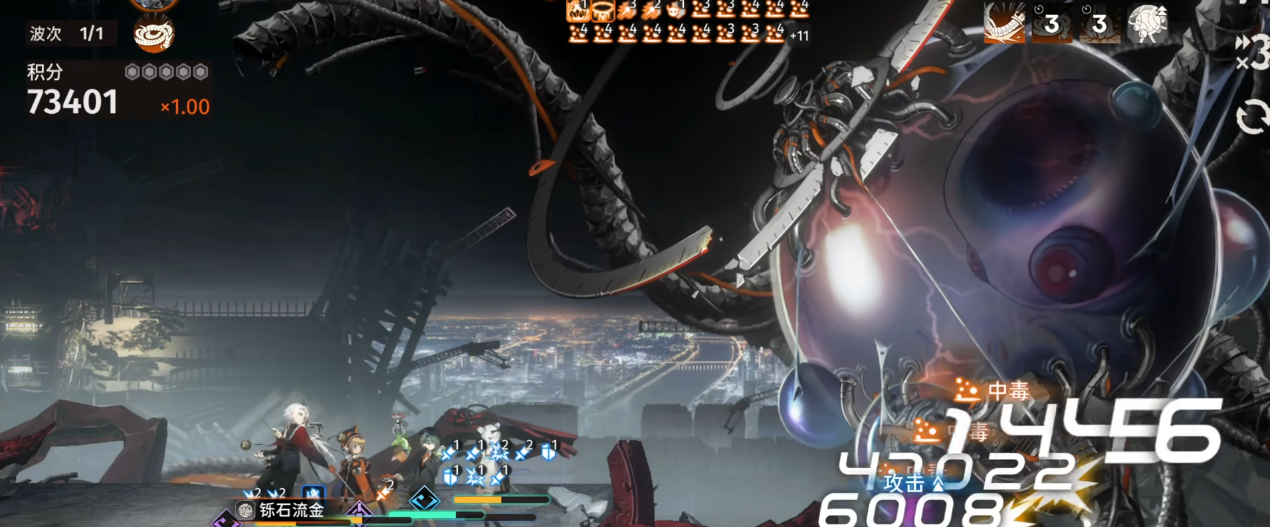Screen dimensions: 1270x527
Task: Toggle the auto-battle circular arrows icon
Action: [x=1252, y=119]
